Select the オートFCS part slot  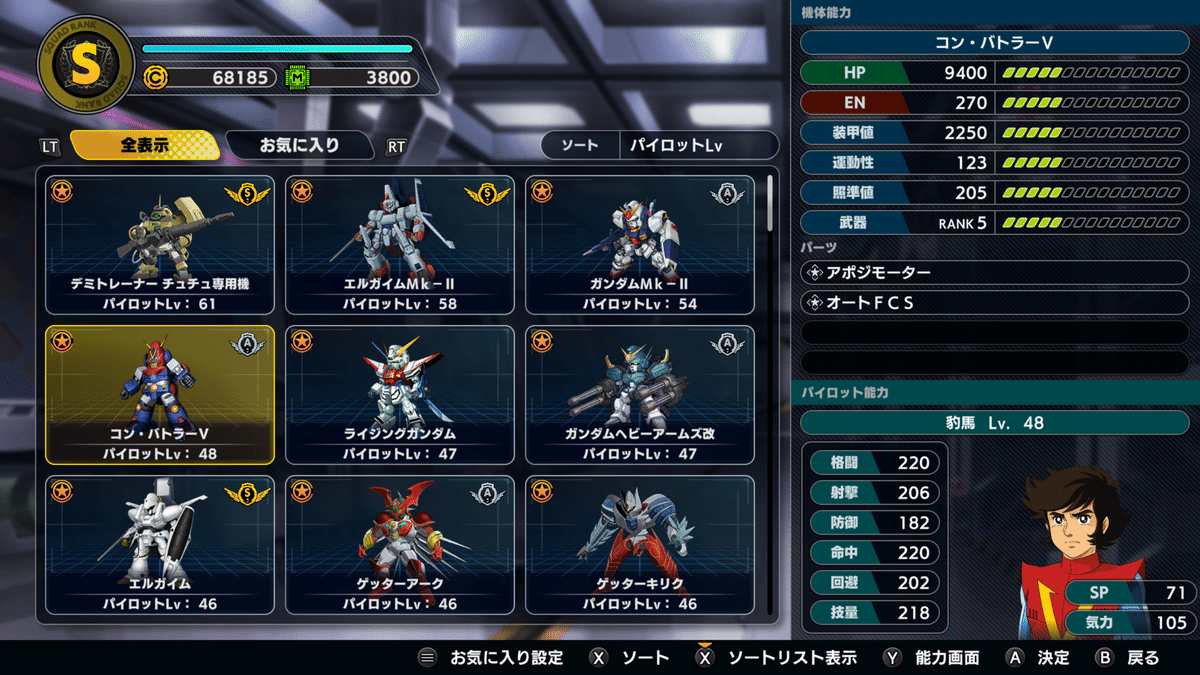click(x=995, y=302)
